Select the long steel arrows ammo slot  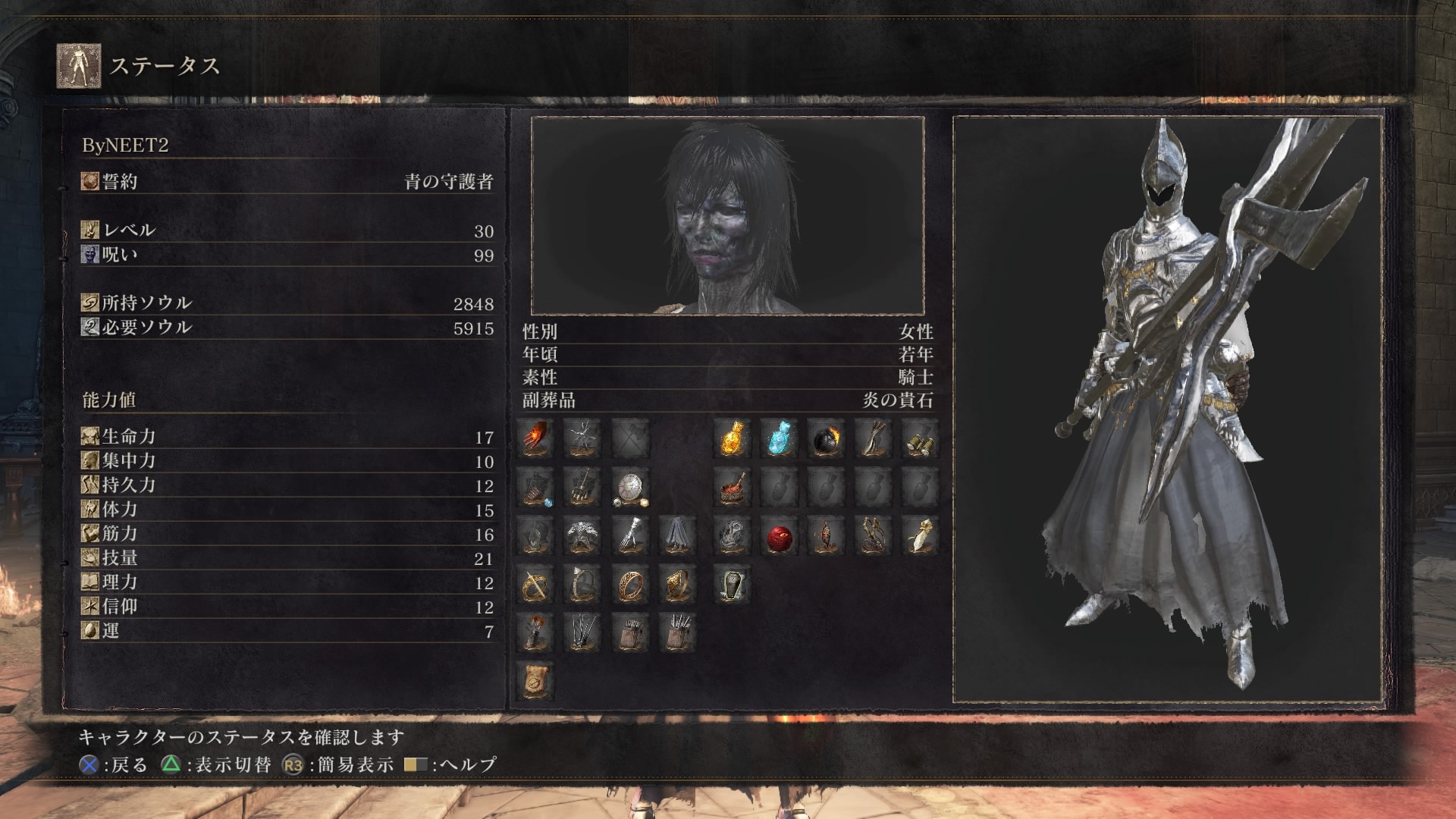click(x=582, y=632)
